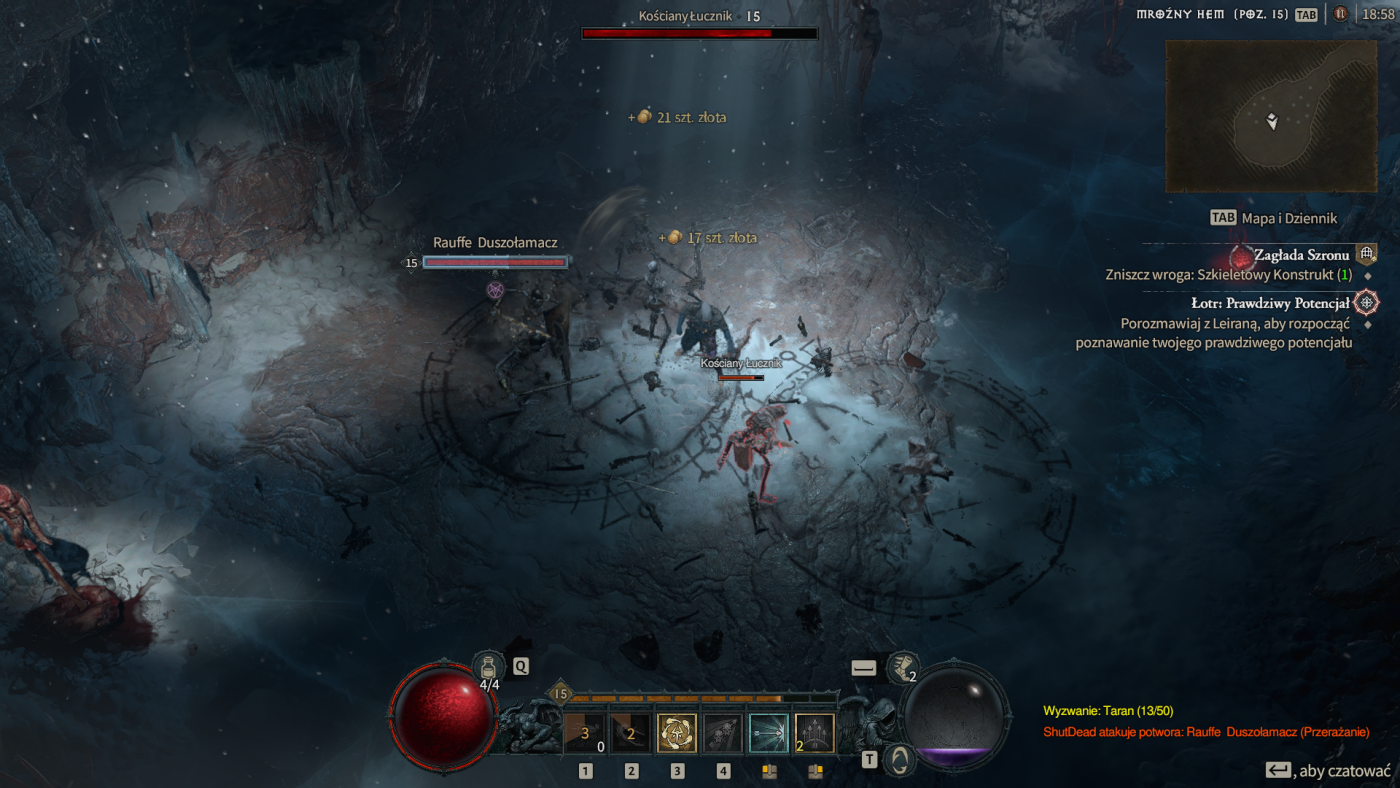Click the level 15 experience badge
1400x788 pixels.
560,694
